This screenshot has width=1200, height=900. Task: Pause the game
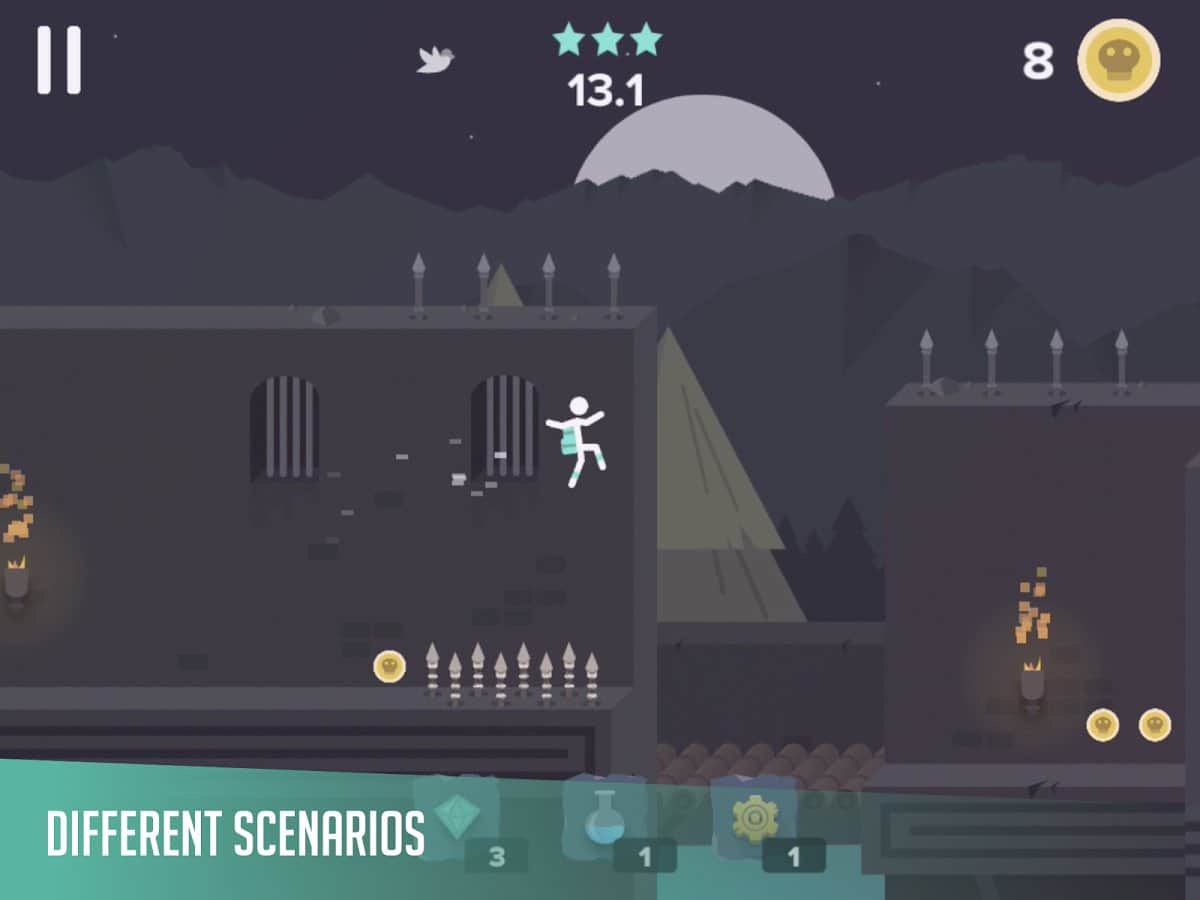pyautogui.click(x=59, y=60)
